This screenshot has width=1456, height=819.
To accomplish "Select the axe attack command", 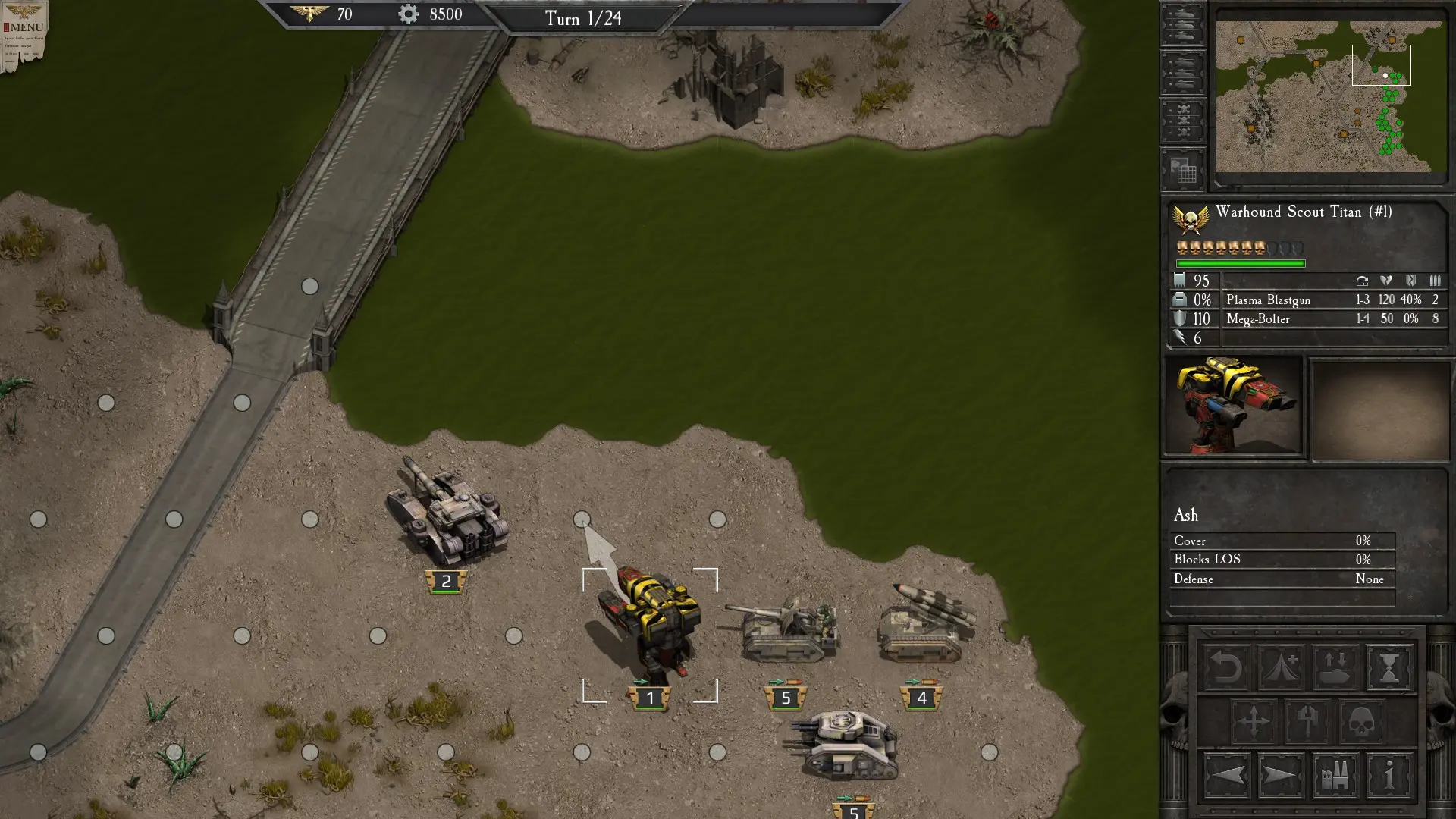I will click(1307, 721).
